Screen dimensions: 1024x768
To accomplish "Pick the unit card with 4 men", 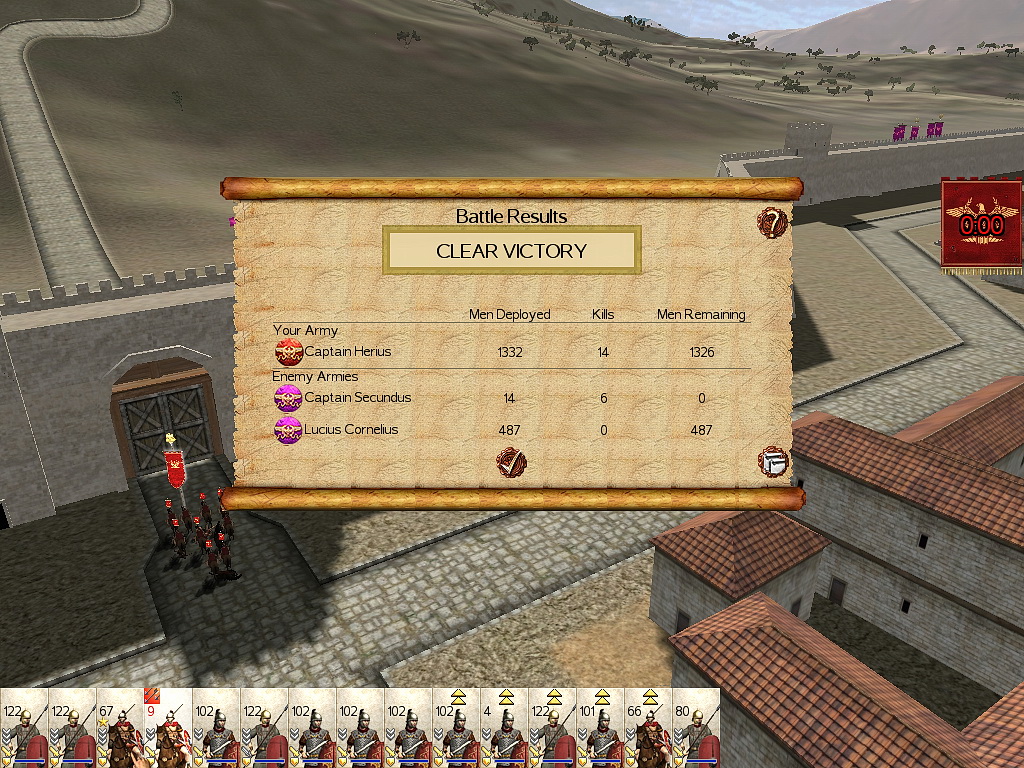I will click(x=504, y=730).
